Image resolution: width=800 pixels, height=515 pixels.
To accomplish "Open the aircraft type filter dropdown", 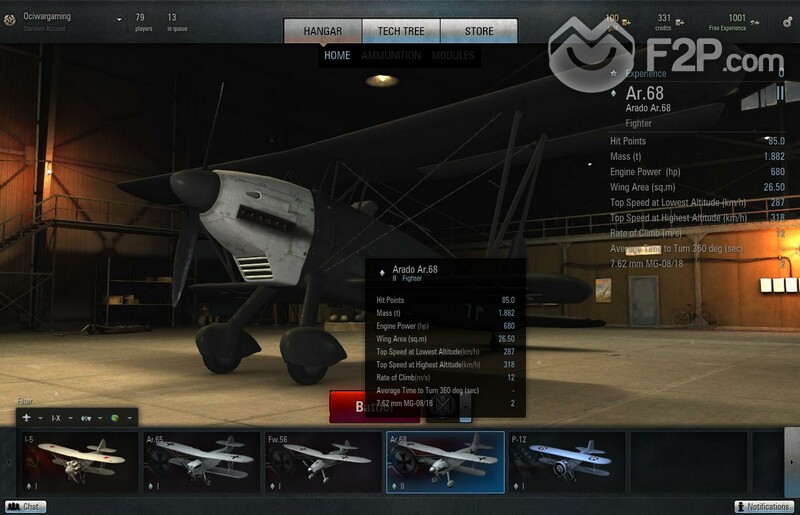I will click(31, 417).
